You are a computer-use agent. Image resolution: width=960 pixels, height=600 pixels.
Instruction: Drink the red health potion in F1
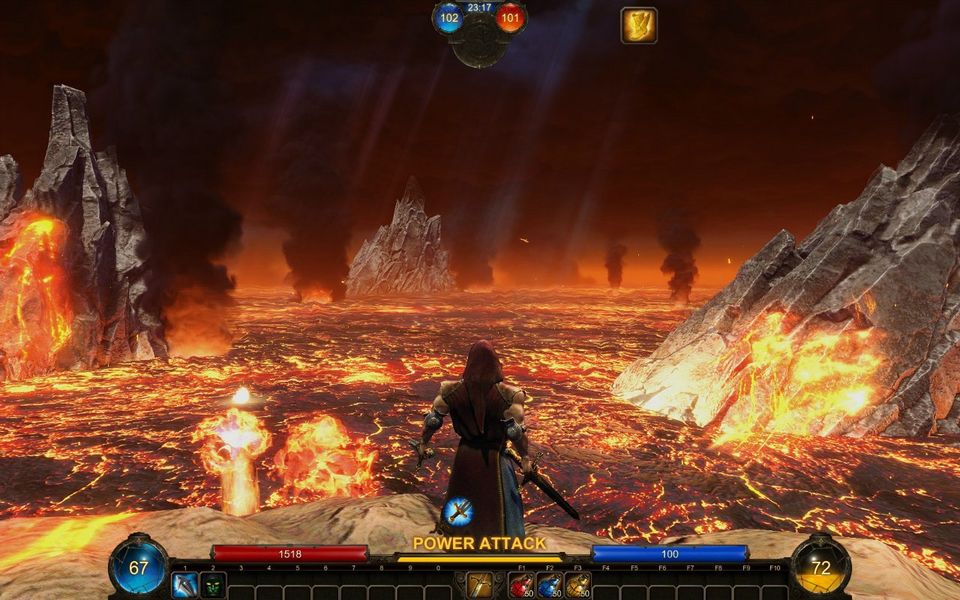521,585
